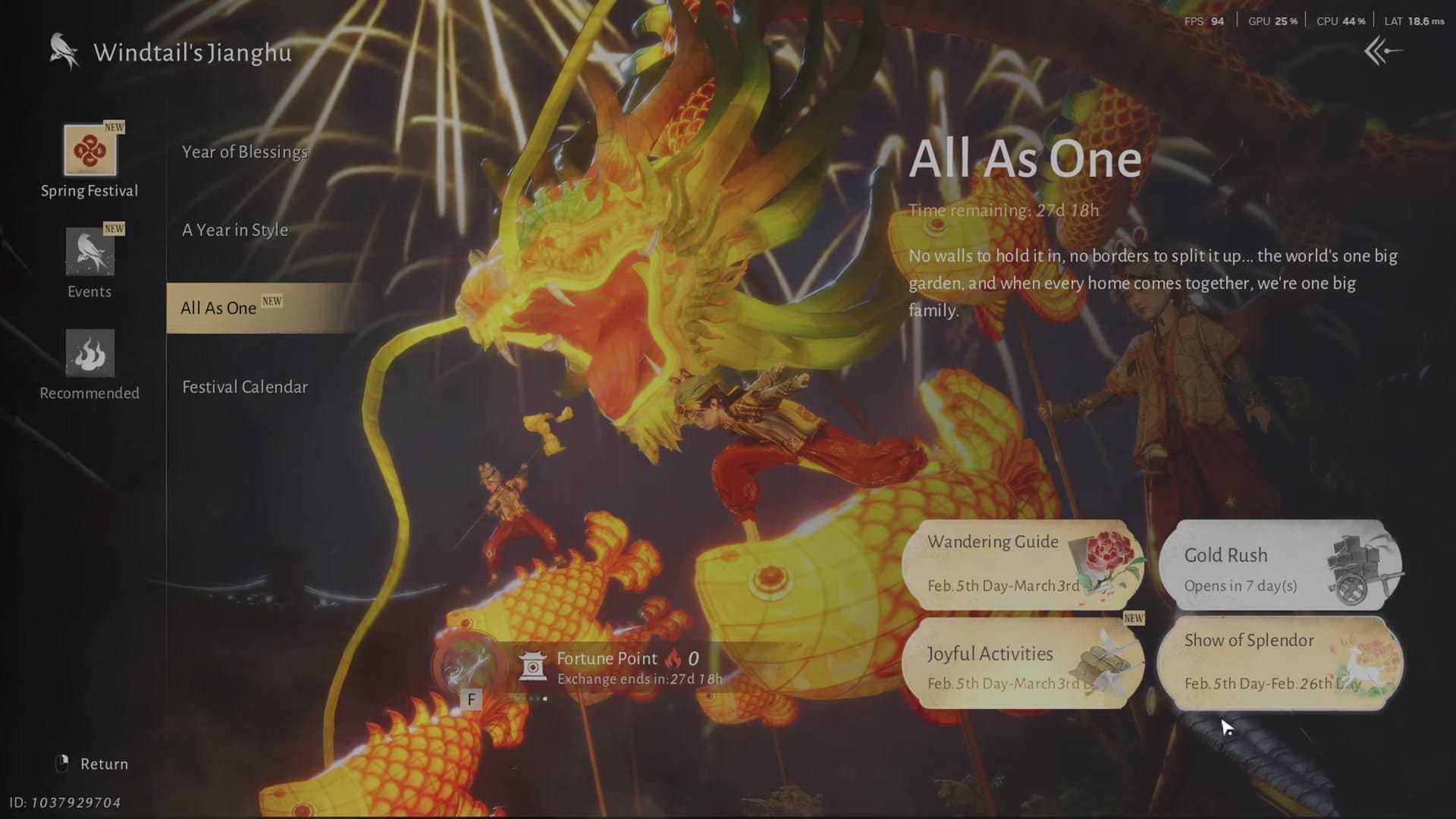This screenshot has width=1456, height=819.
Task: Click the Recommended flame icon
Action: (x=89, y=354)
